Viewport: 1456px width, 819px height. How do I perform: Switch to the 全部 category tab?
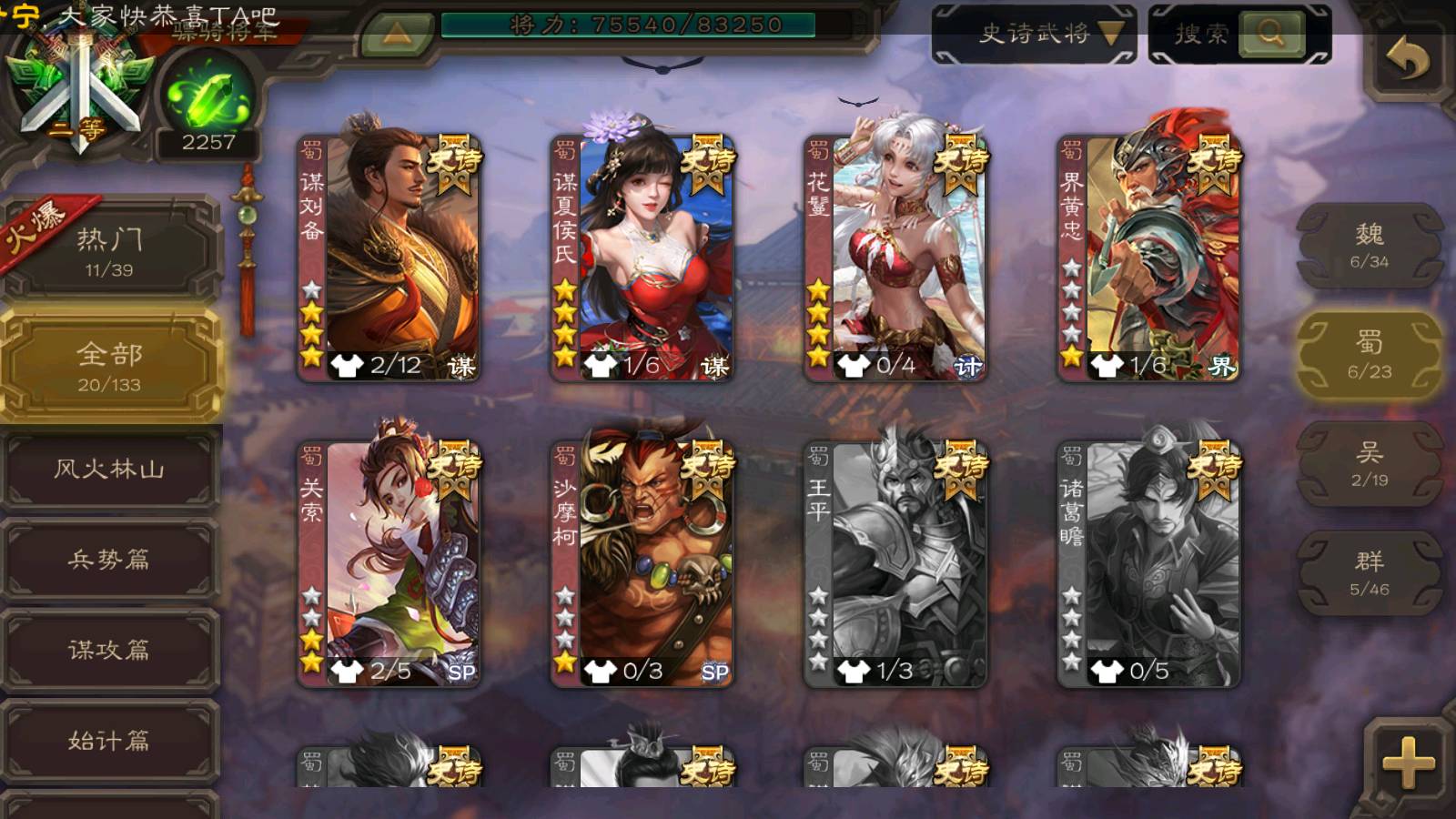click(x=109, y=366)
